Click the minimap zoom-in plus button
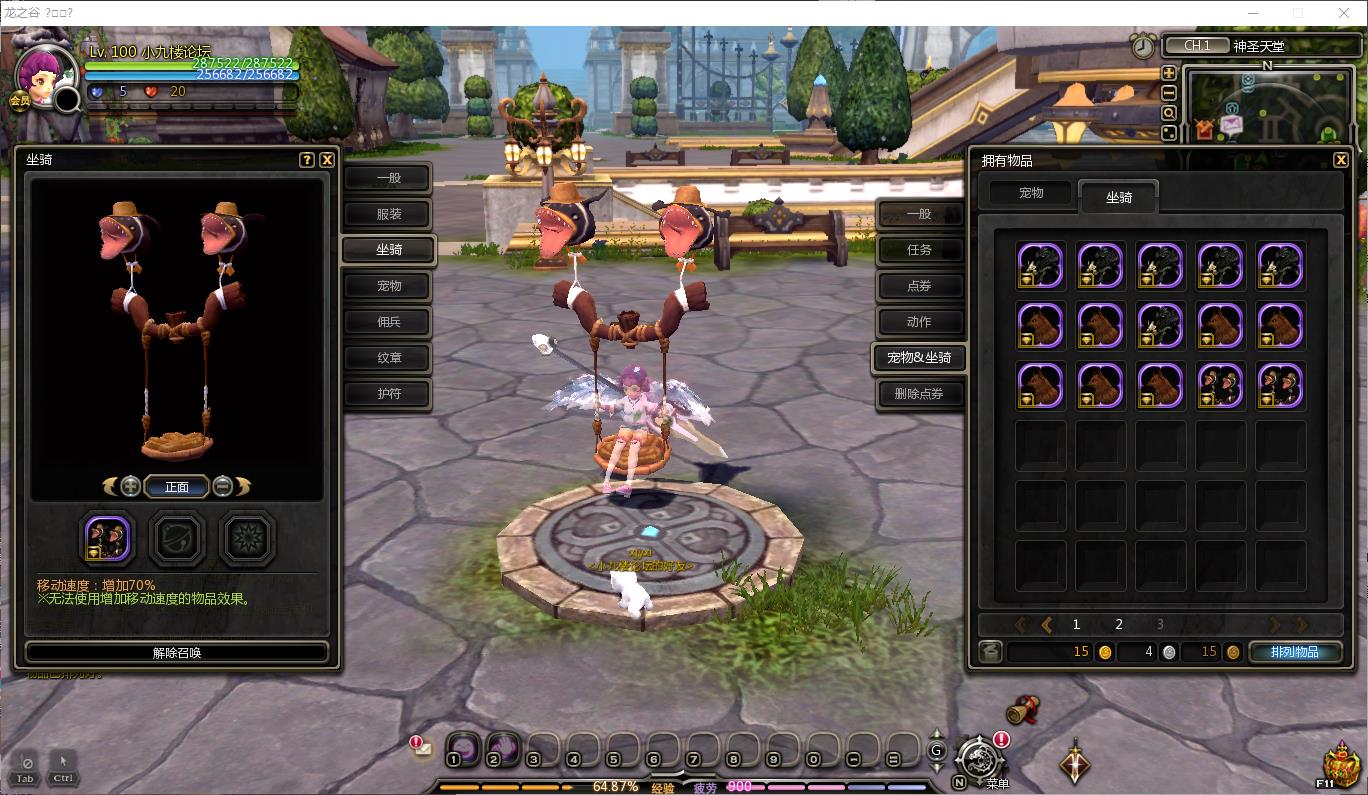The image size is (1368, 795). (x=1169, y=73)
